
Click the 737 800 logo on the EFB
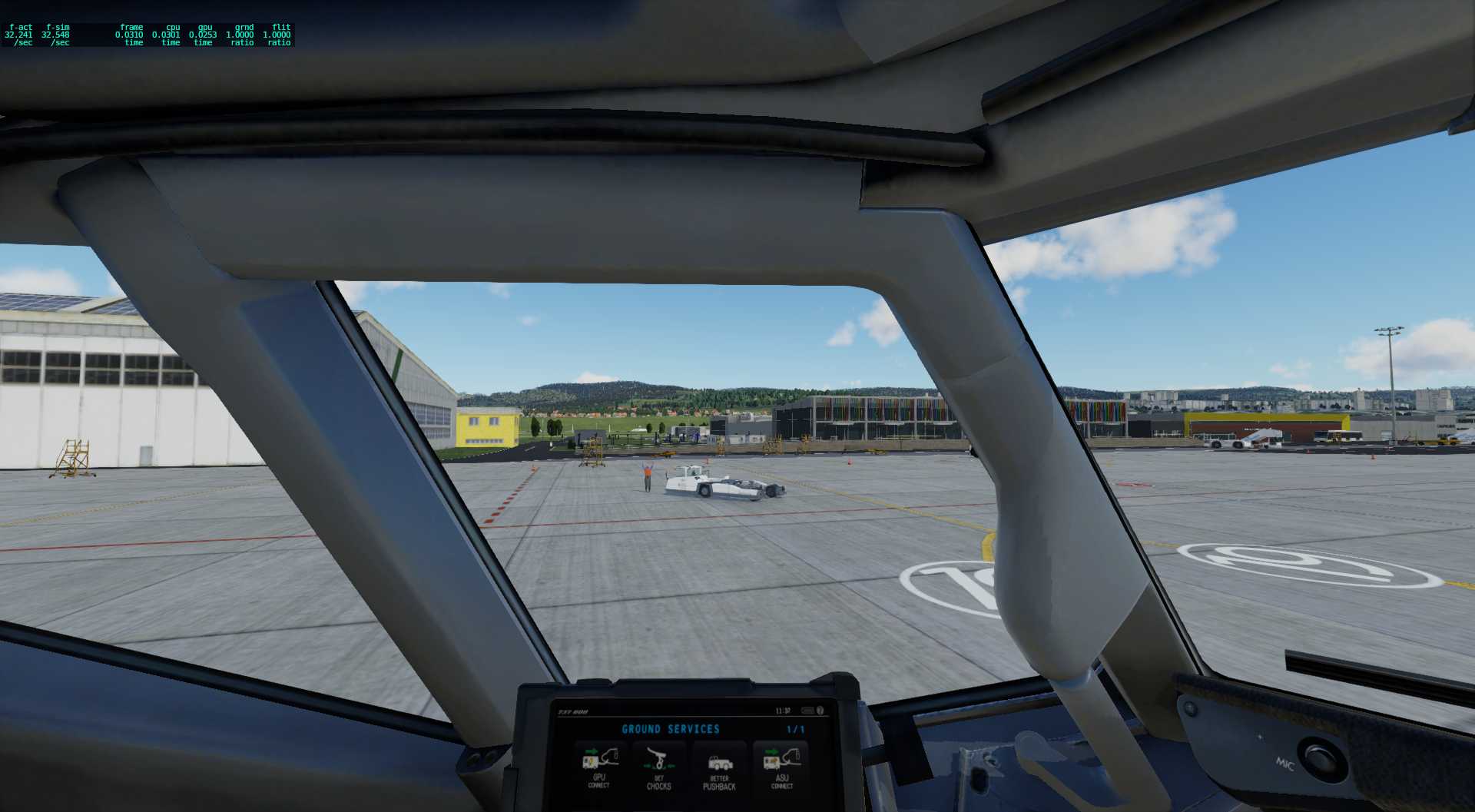pos(572,711)
